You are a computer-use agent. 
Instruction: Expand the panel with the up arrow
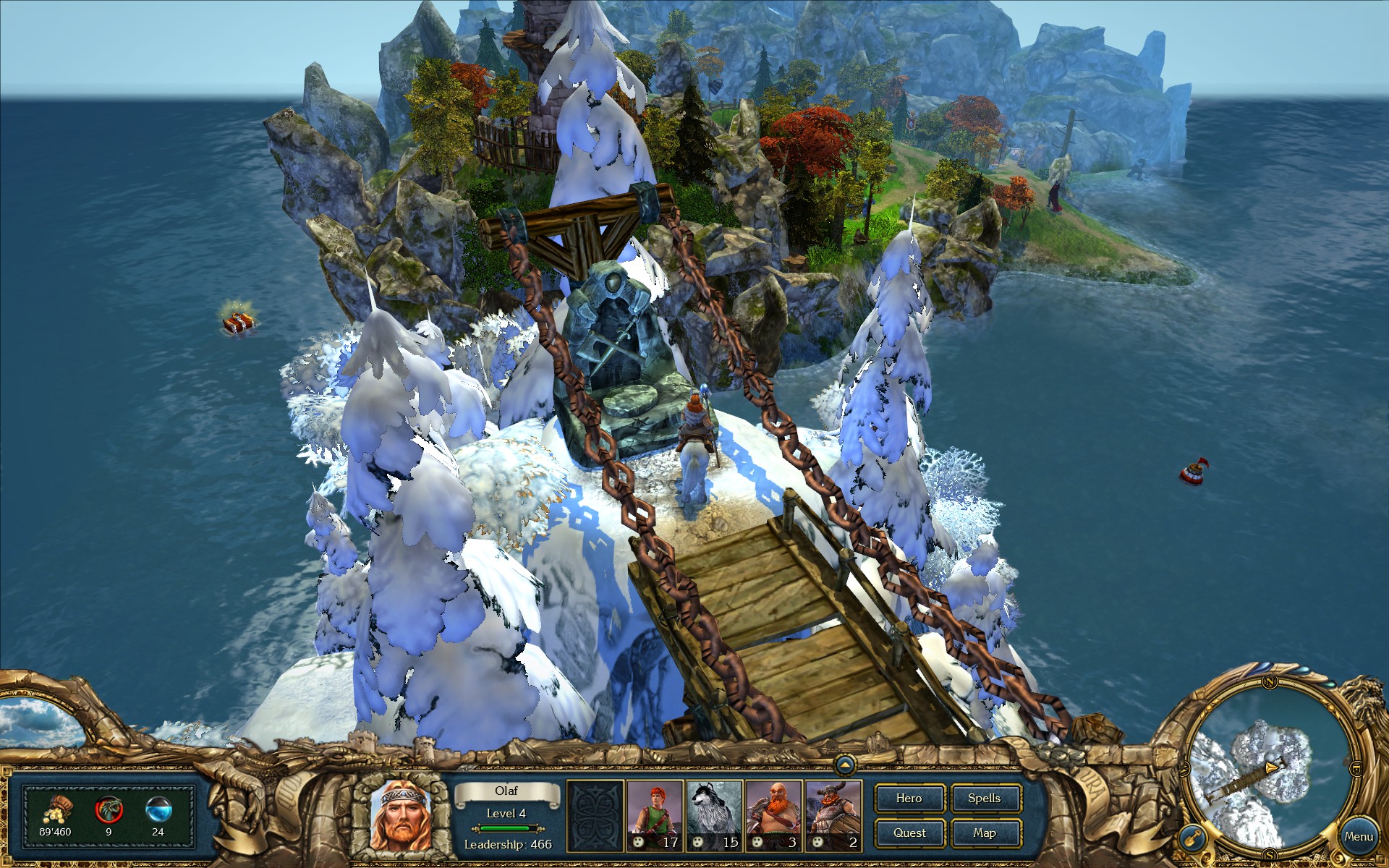845,765
